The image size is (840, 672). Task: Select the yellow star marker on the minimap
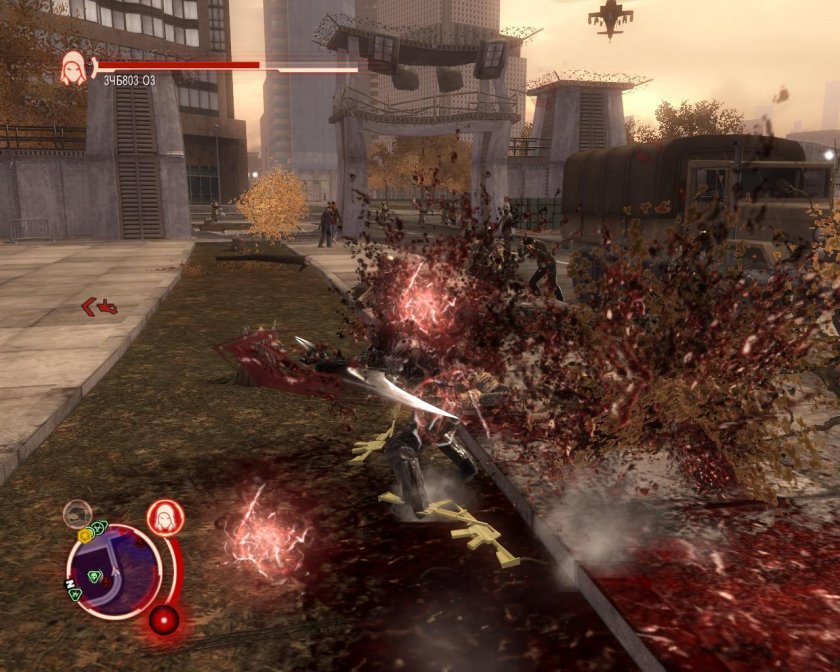tap(85, 536)
